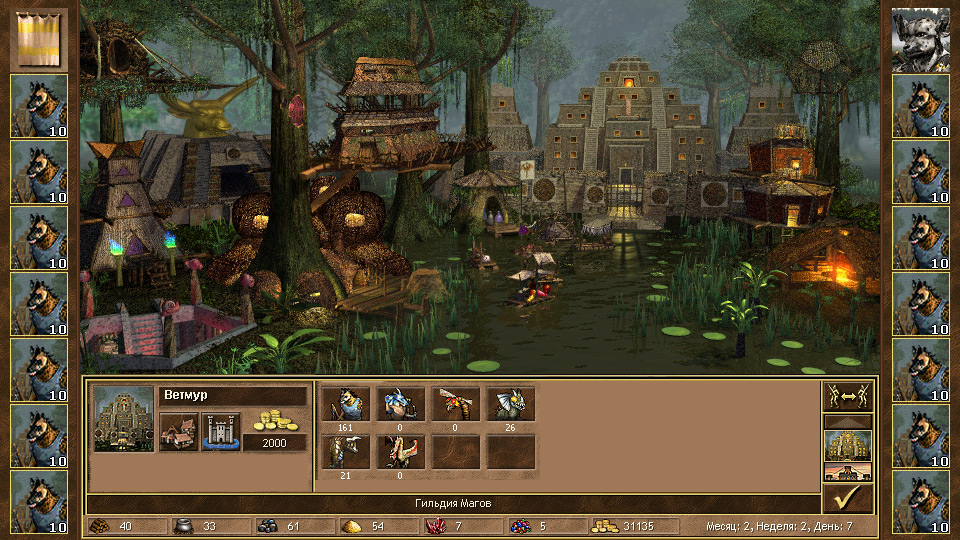The image size is (960, 540).
Task: Select the lizardman creature growth icon
Action: 401,403
